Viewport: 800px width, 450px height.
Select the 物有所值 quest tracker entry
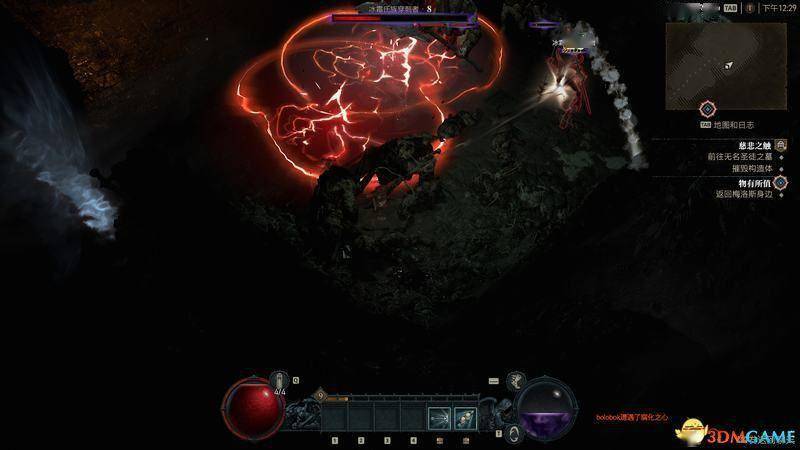point(757,182)
